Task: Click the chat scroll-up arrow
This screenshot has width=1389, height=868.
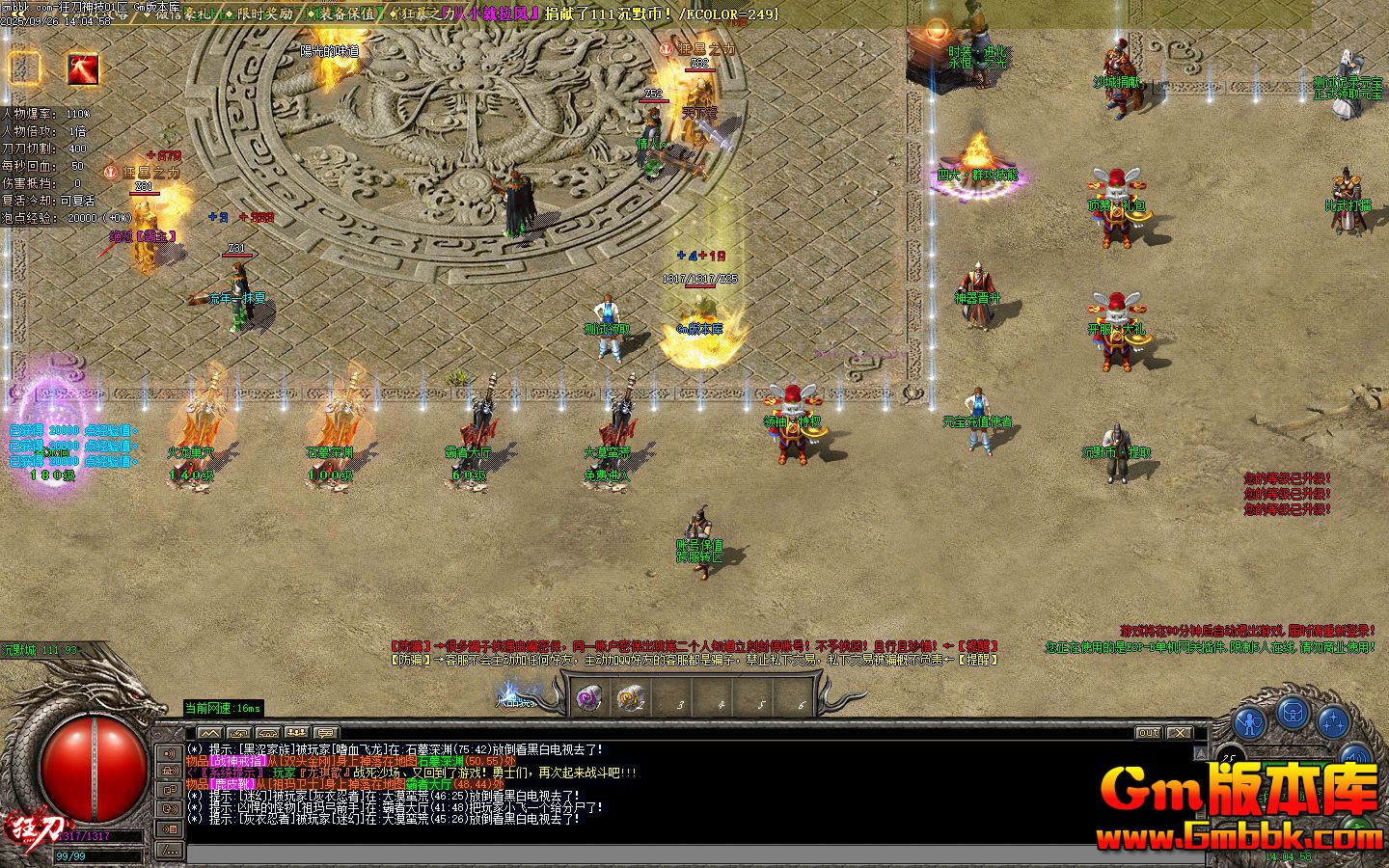Action: [1200, 751]
